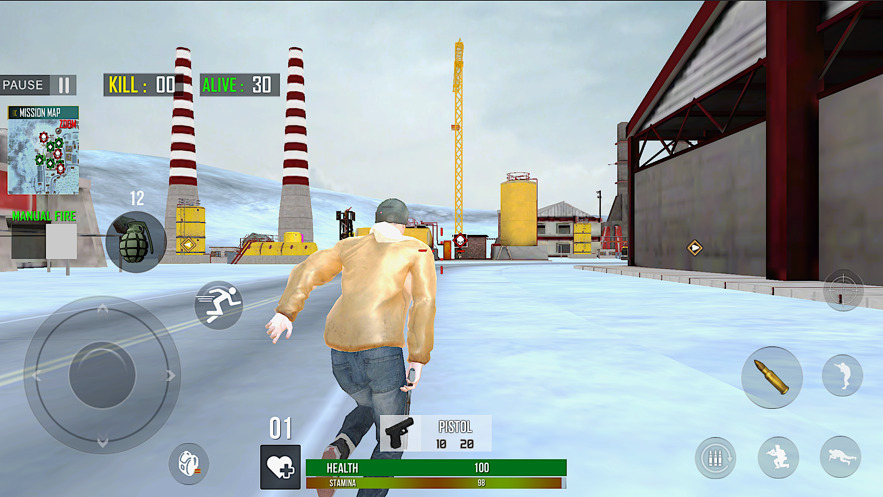The width and height of the screenshot is (883, 497).
Task: Toggle the Manual Fire switch
Action: click(x=45, y=240)
